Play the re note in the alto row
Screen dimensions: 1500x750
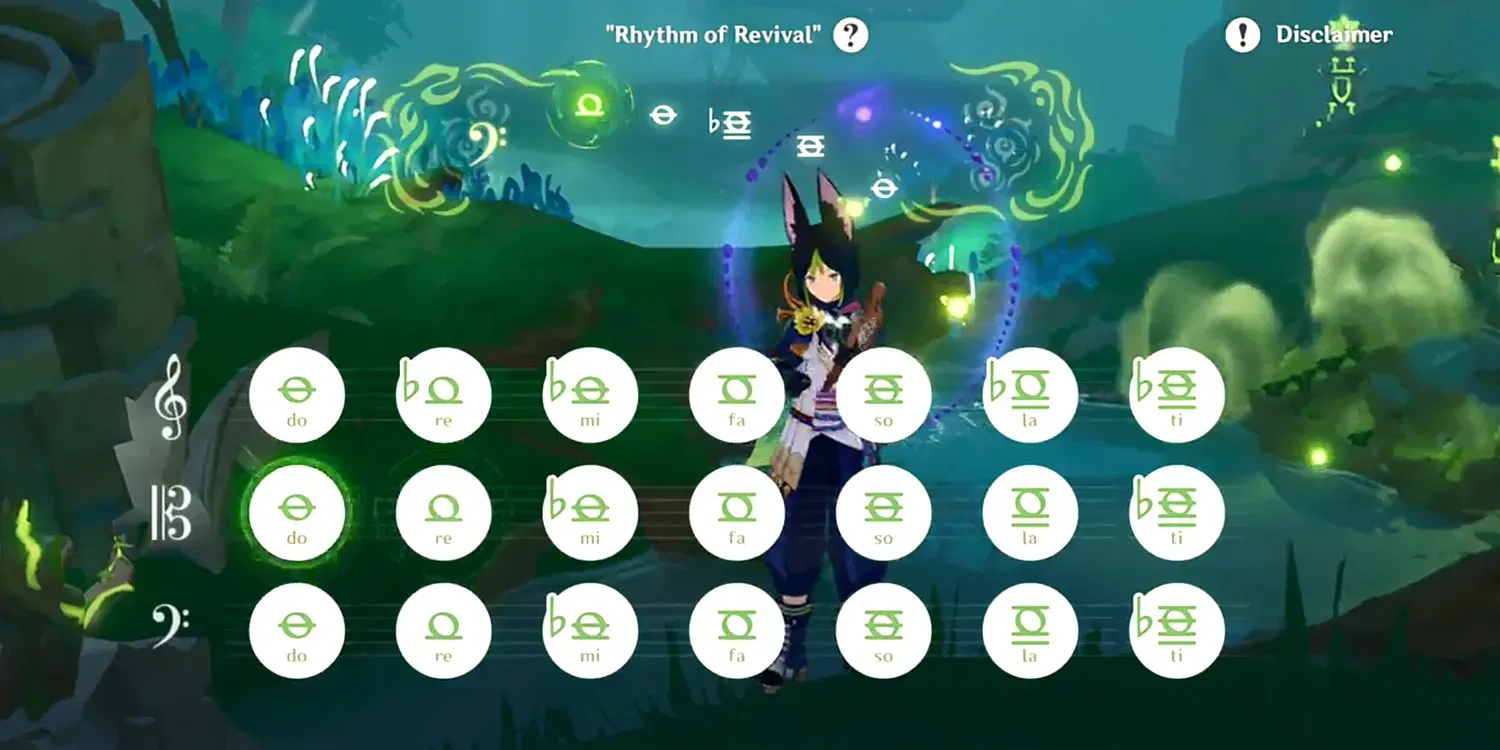pos(443,512)
